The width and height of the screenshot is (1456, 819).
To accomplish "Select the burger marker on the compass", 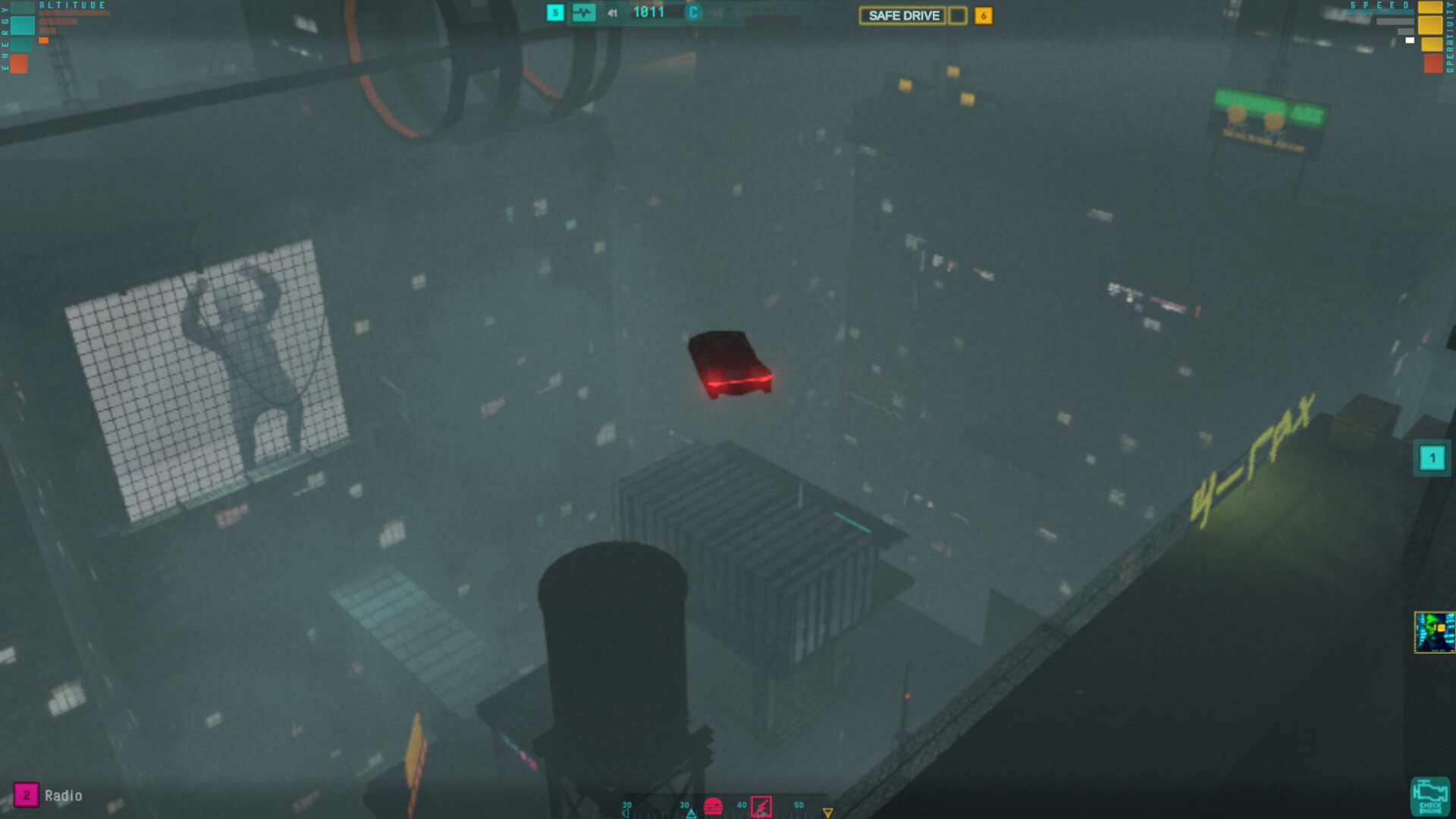I will pyautogui.click(x=713, y=806).
